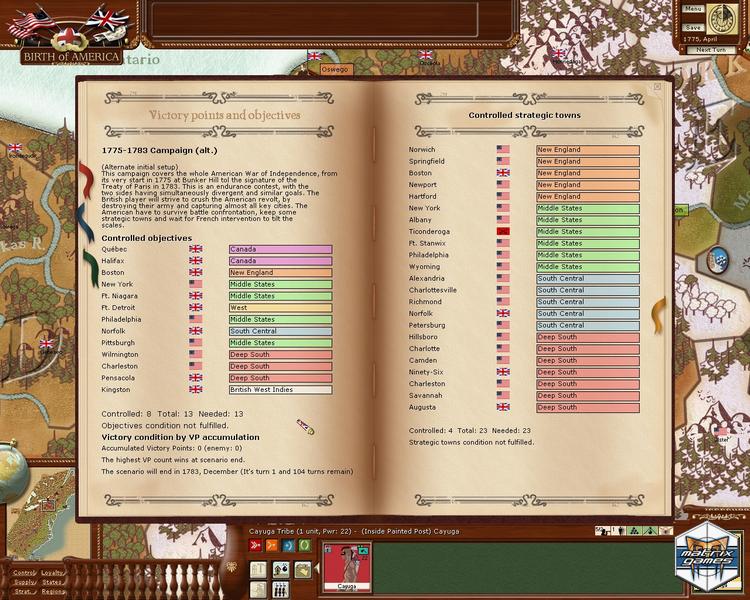The height and width of the screenshot is (600, 750).
Task: Activate the Strat. map filter
Action: (23, 591)
